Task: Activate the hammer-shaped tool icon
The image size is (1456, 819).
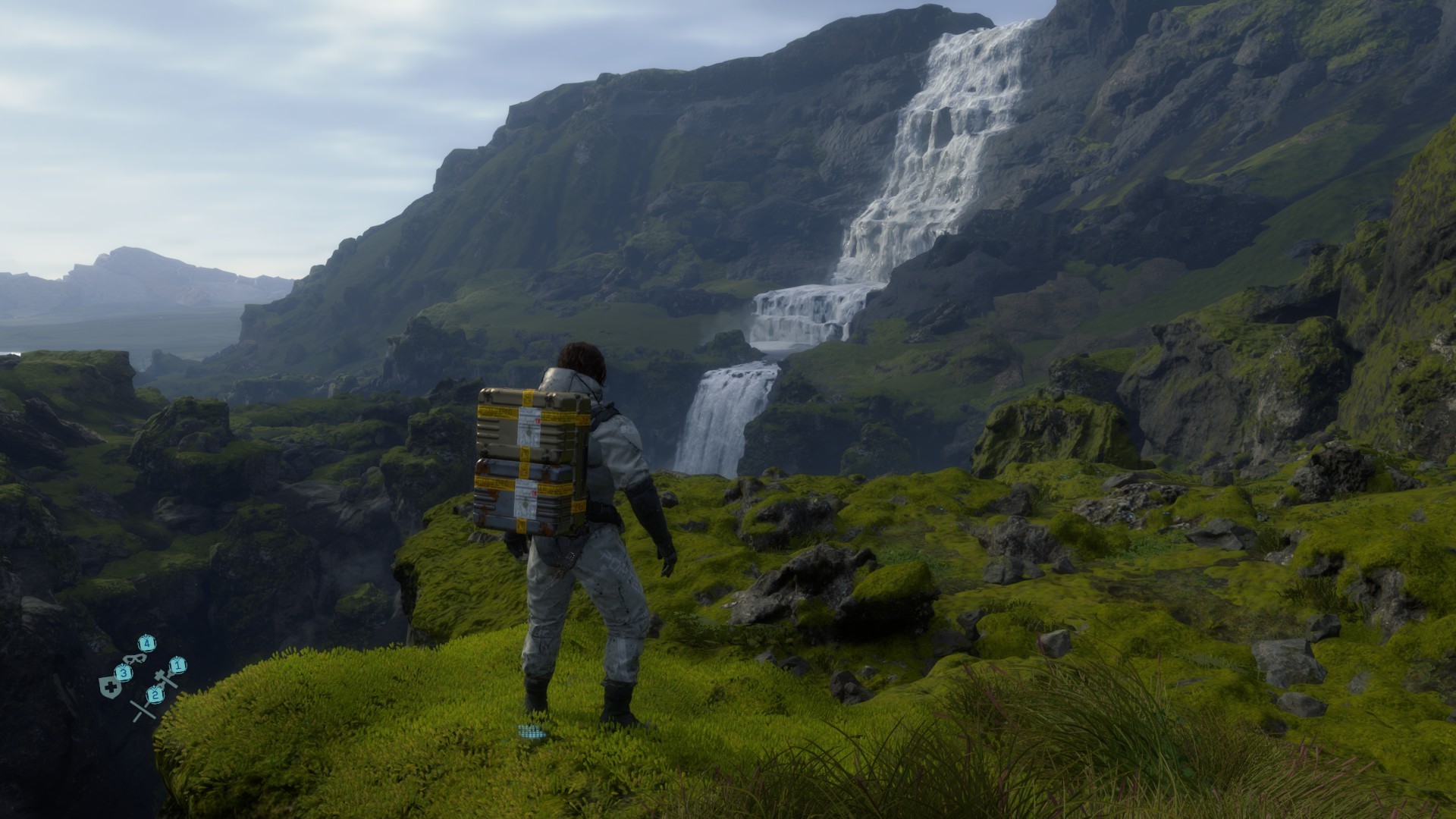Action: point(165,677)
